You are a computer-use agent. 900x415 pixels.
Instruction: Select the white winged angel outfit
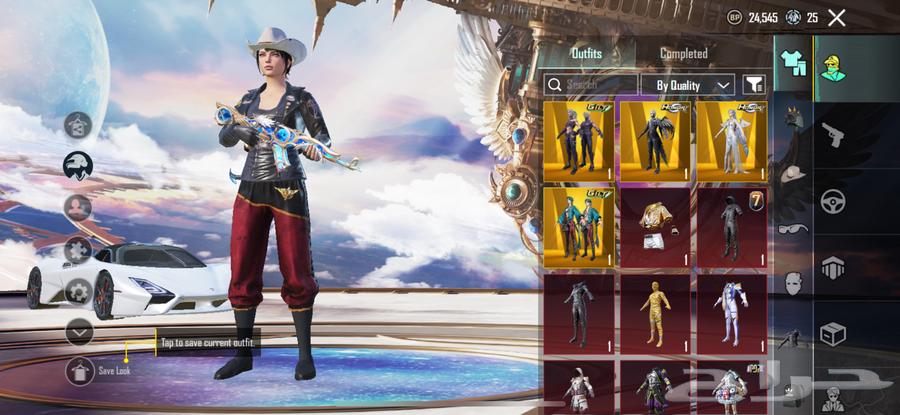(731, 139)
